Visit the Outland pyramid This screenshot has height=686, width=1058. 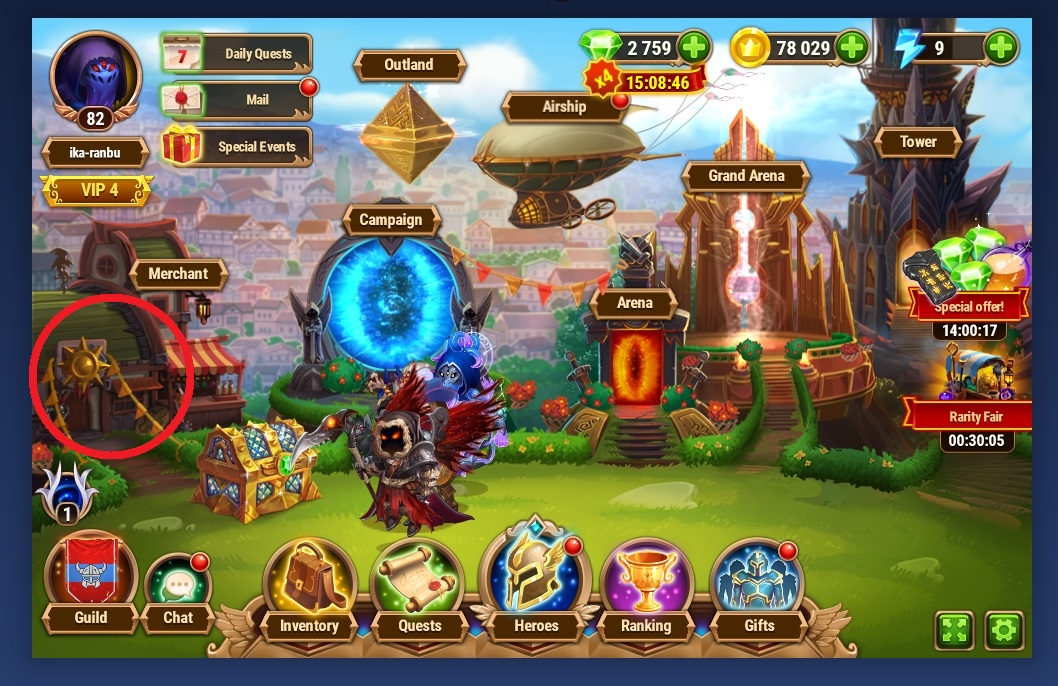tap(409, 120)
